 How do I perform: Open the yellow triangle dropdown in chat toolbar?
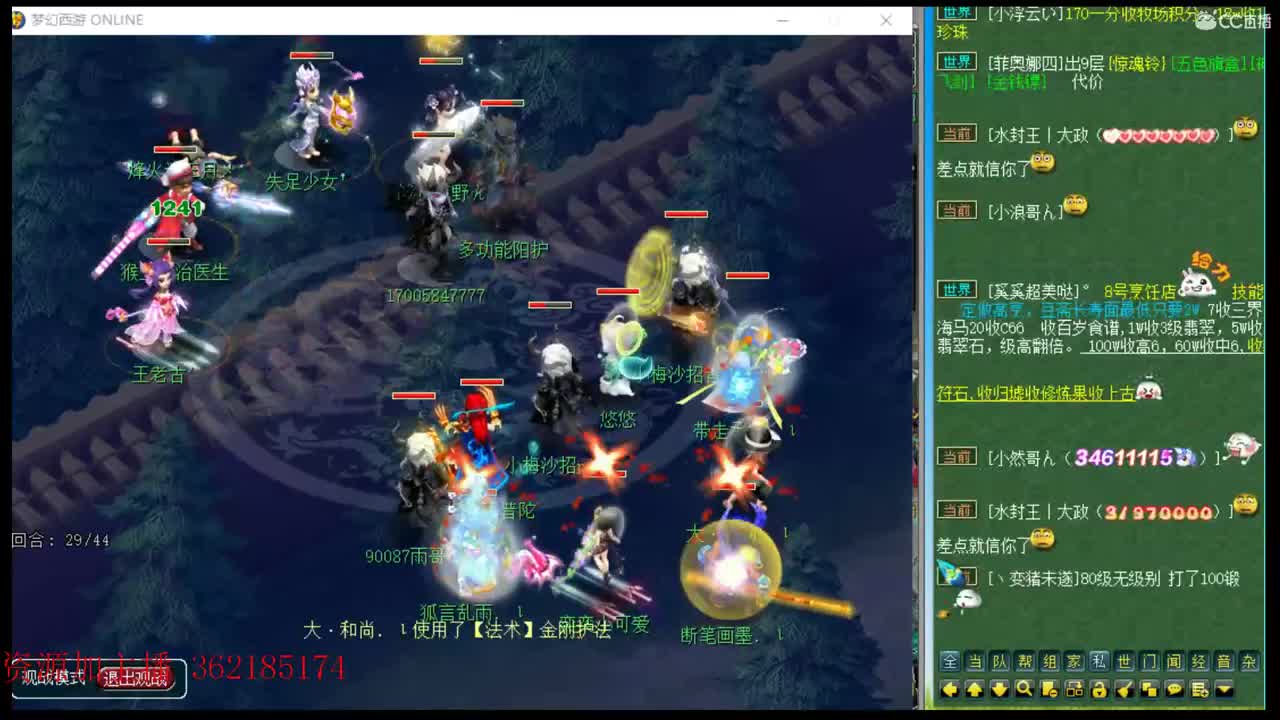pyautogui.click(x=1223, y=687)
